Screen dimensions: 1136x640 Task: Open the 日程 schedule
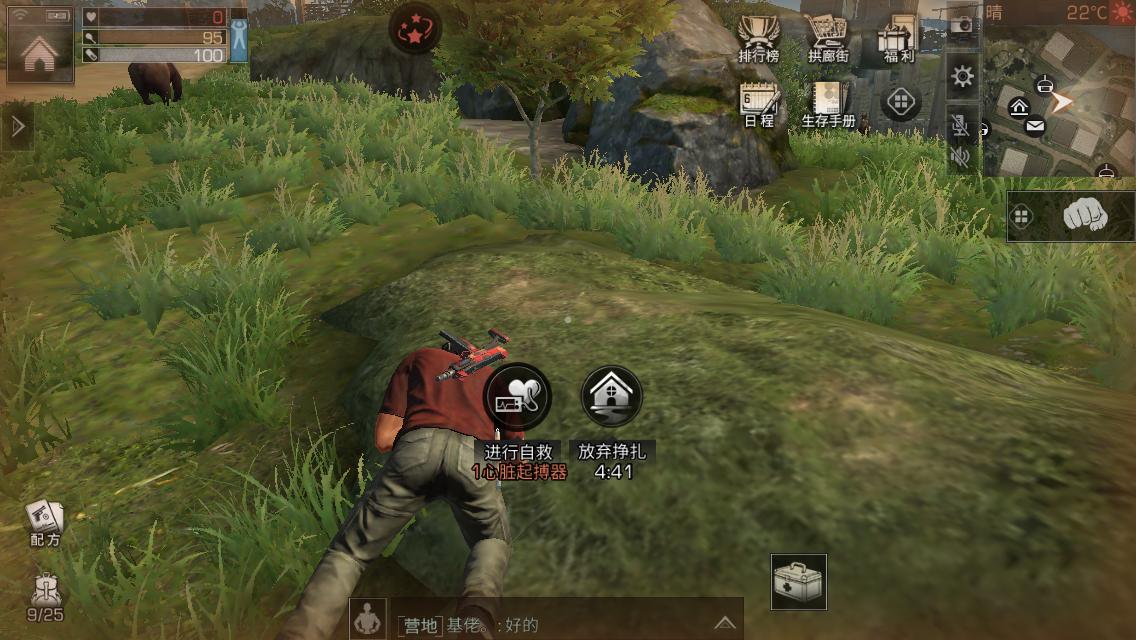758,104
